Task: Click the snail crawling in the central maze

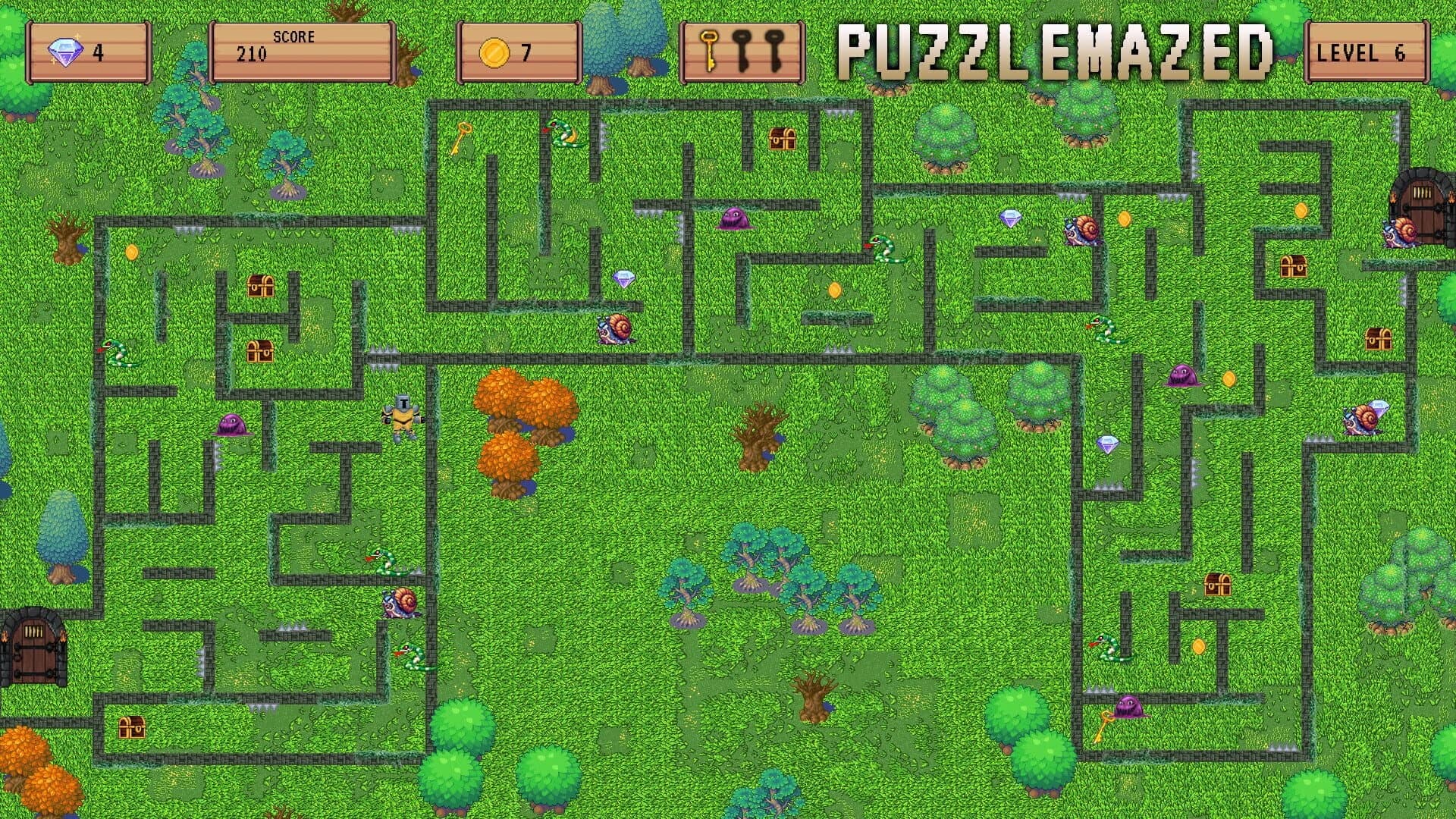Action: pyautogui.click(x=614, y=330)
